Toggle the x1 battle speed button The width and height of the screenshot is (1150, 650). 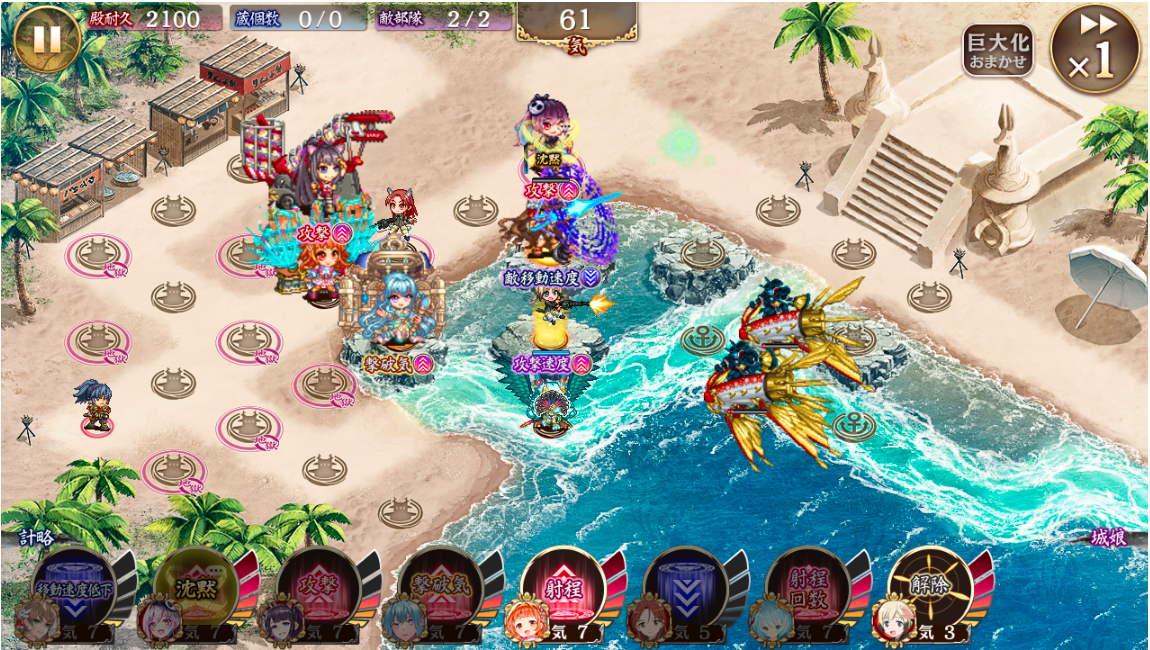pyautogui.click(x=1094, y=49)
